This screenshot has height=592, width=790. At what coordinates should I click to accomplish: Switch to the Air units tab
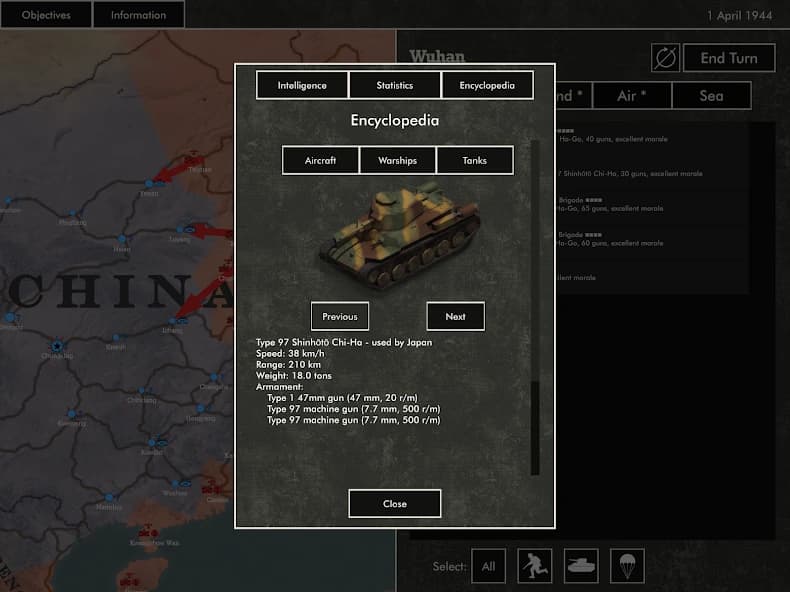(x=632, y=95)
